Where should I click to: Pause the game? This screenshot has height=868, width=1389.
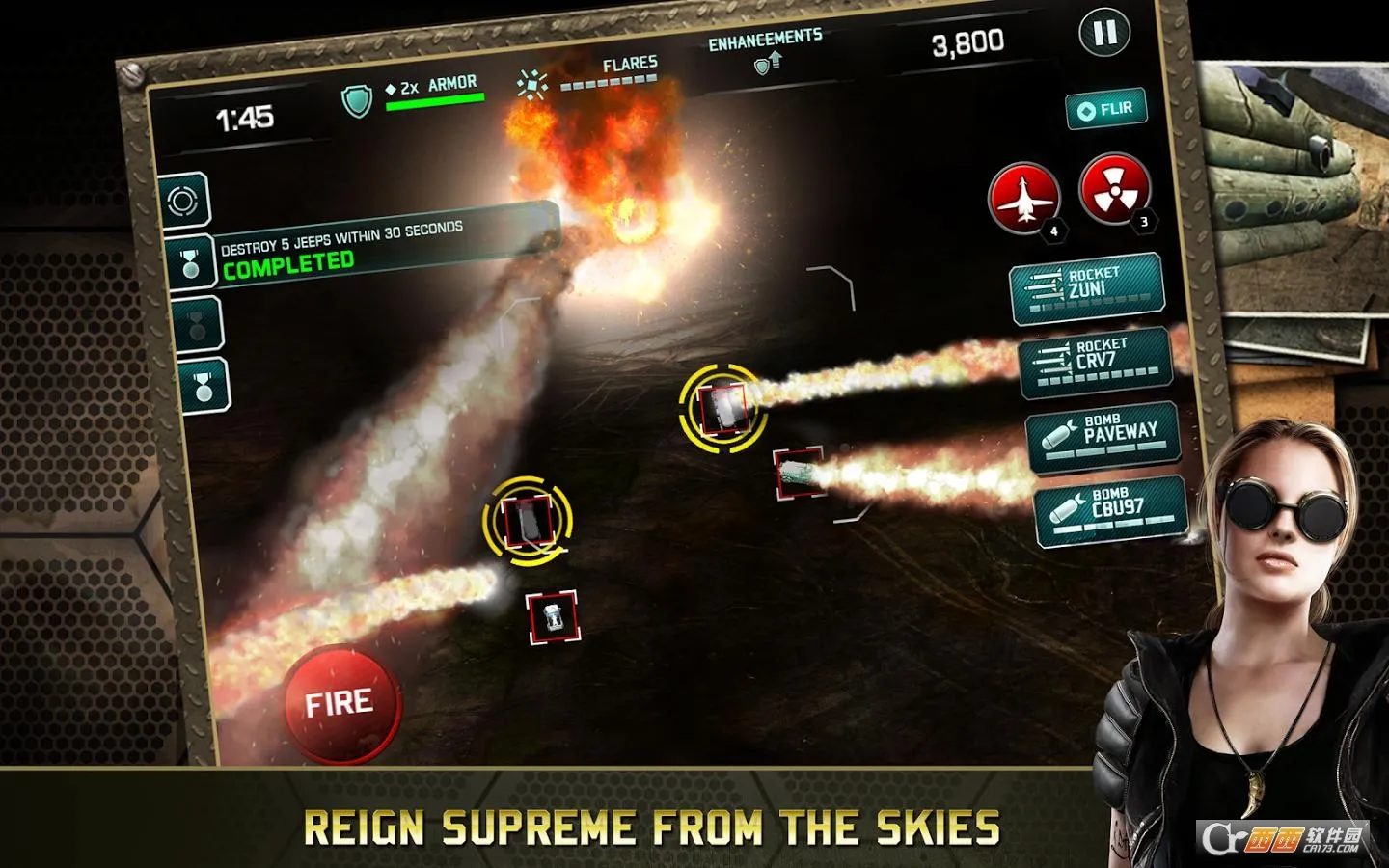tap(1104, 33)
